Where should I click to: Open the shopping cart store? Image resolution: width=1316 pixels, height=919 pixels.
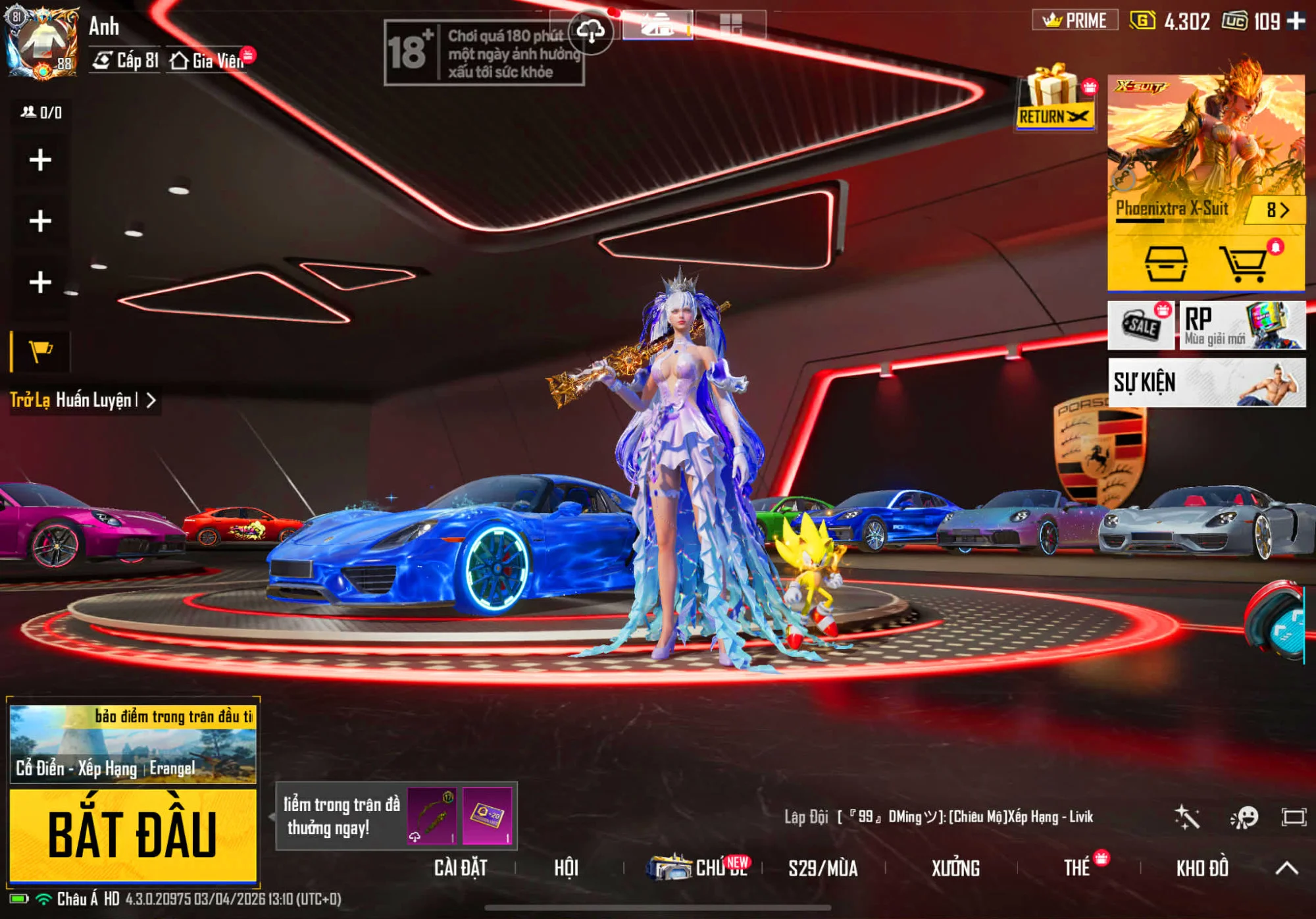pos(1243,263)
